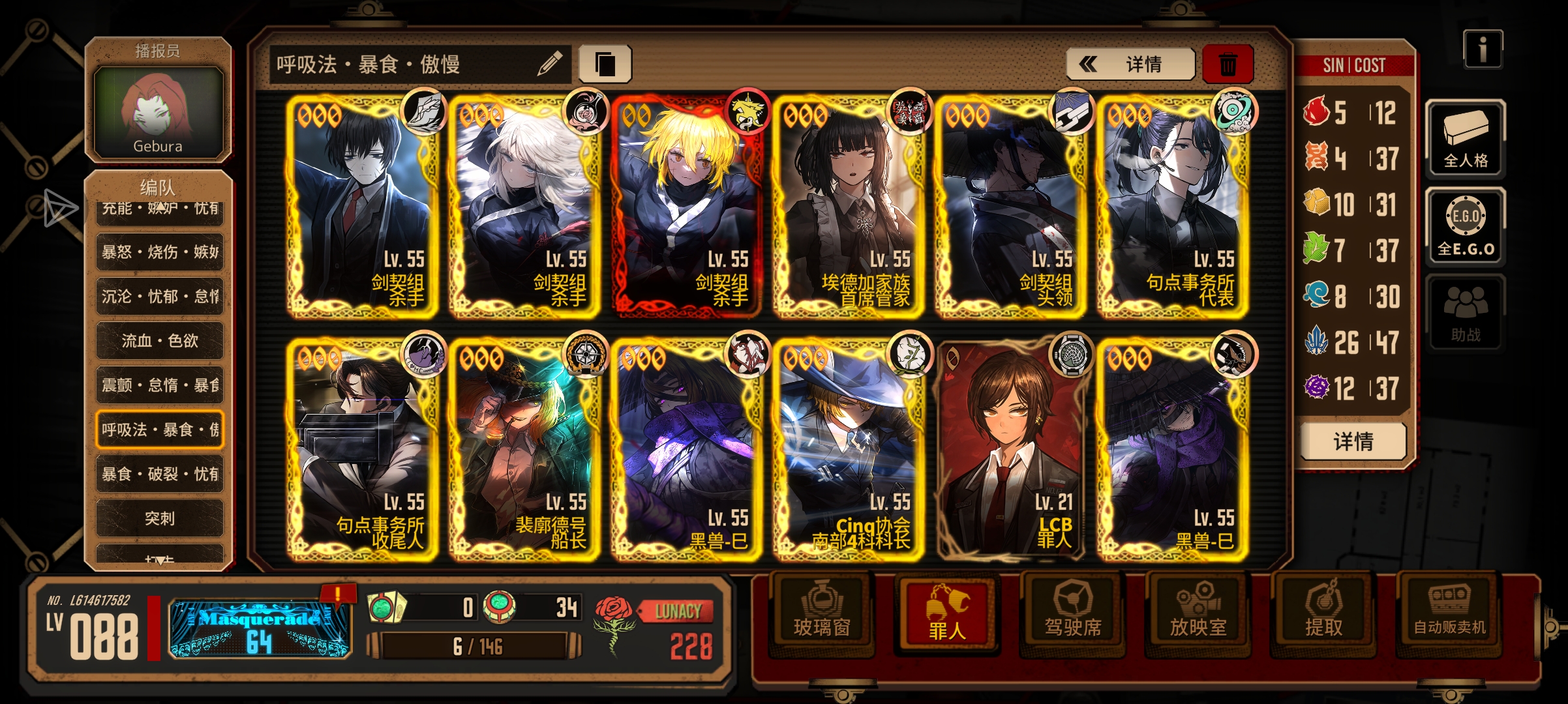Expand 详情 under the SIN COST panel
This screenshot has width=1568, height=704.
coord(1353,441)
